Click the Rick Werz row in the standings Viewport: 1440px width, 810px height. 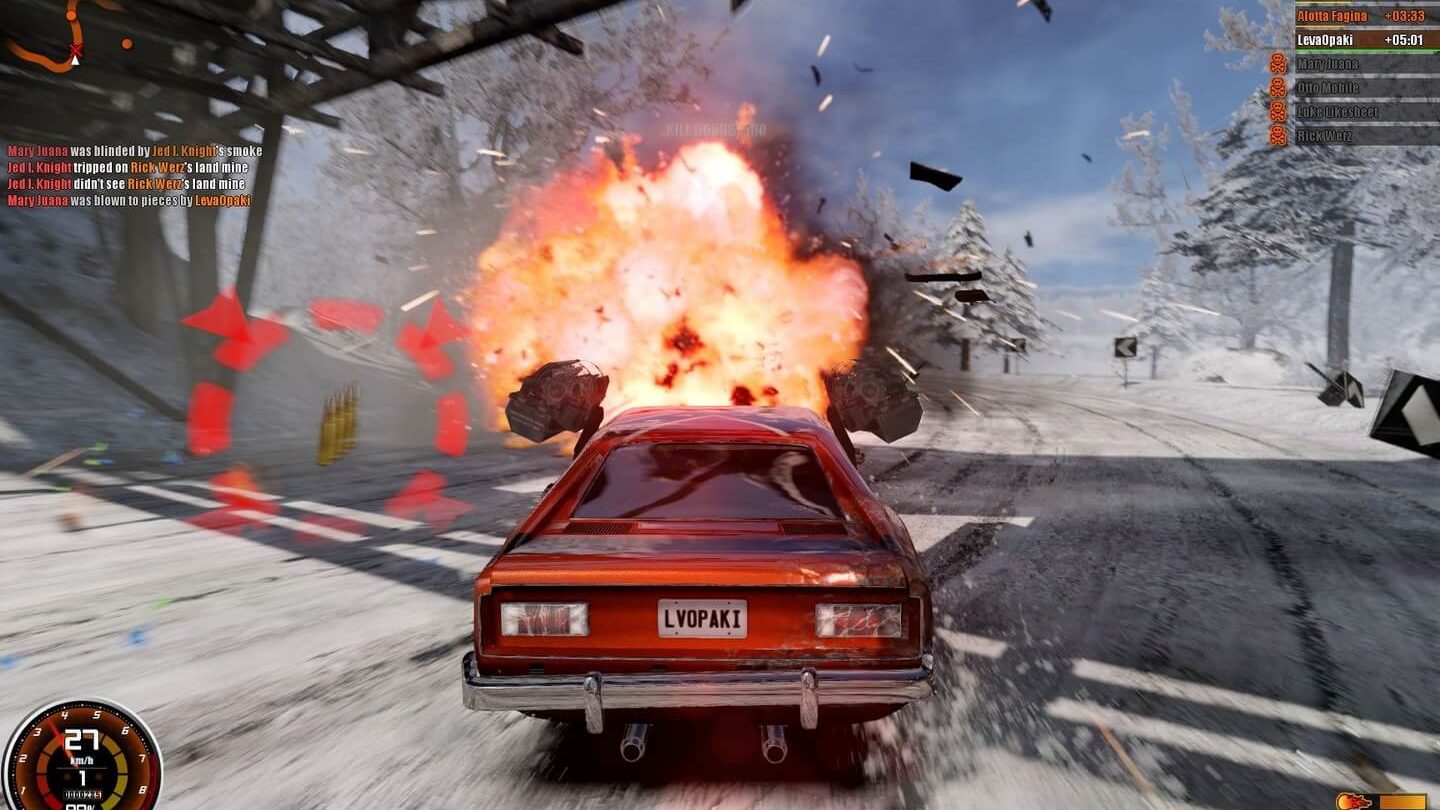1325,133
